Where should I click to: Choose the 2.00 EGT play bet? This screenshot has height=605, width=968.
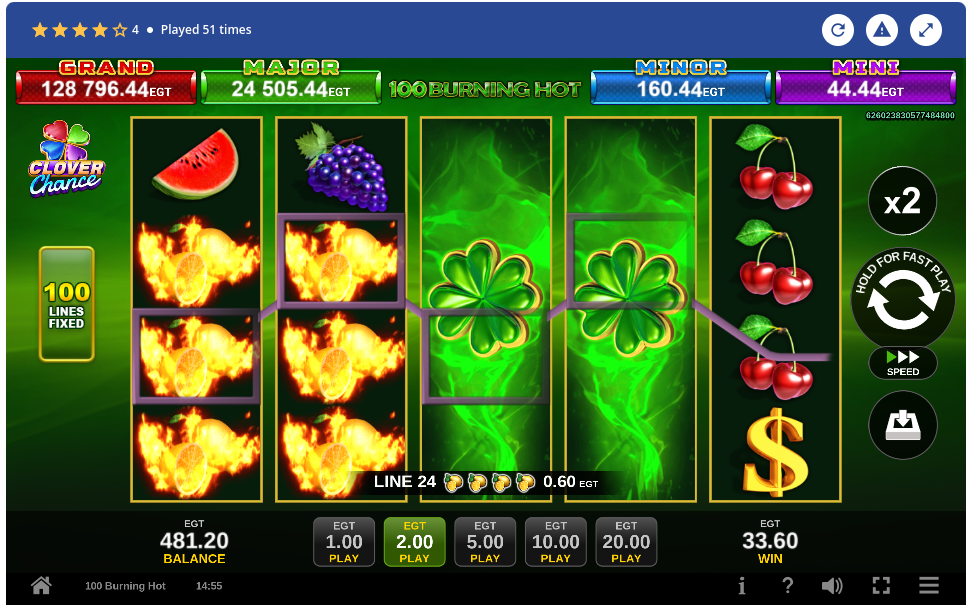(x=414, y=542)
